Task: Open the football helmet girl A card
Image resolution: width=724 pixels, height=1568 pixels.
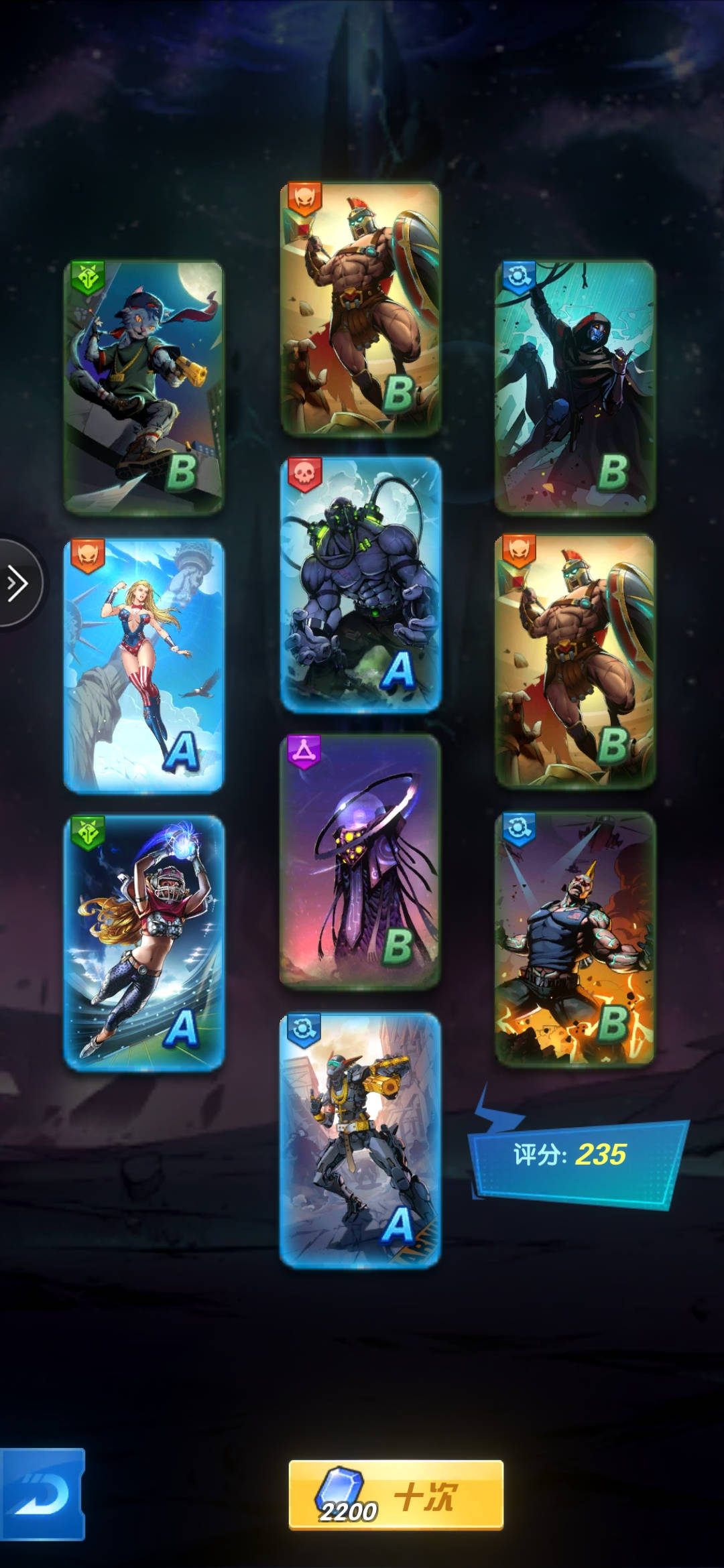Action: click(x=143, y=942)
